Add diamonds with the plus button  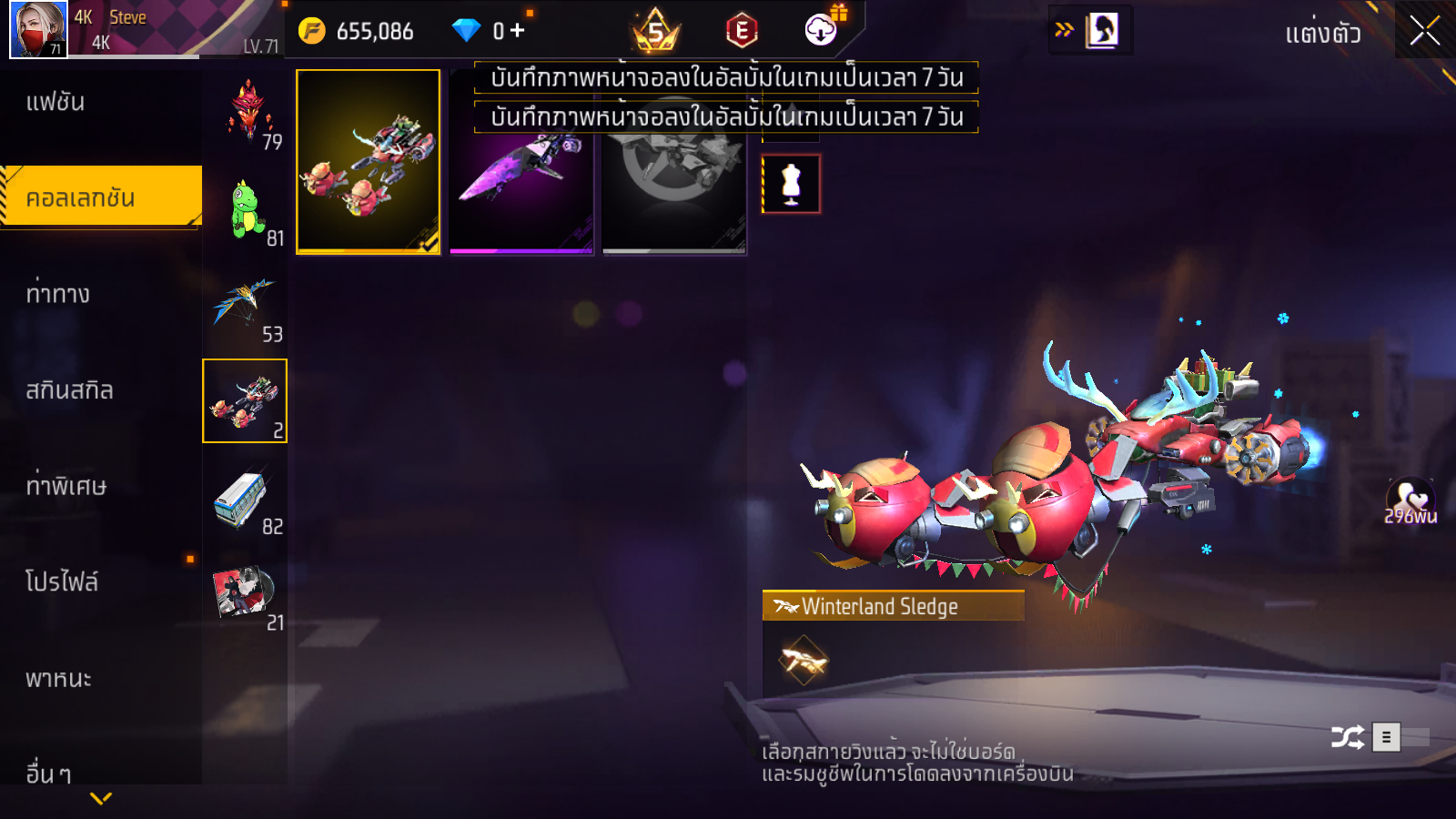coord(518,31)
